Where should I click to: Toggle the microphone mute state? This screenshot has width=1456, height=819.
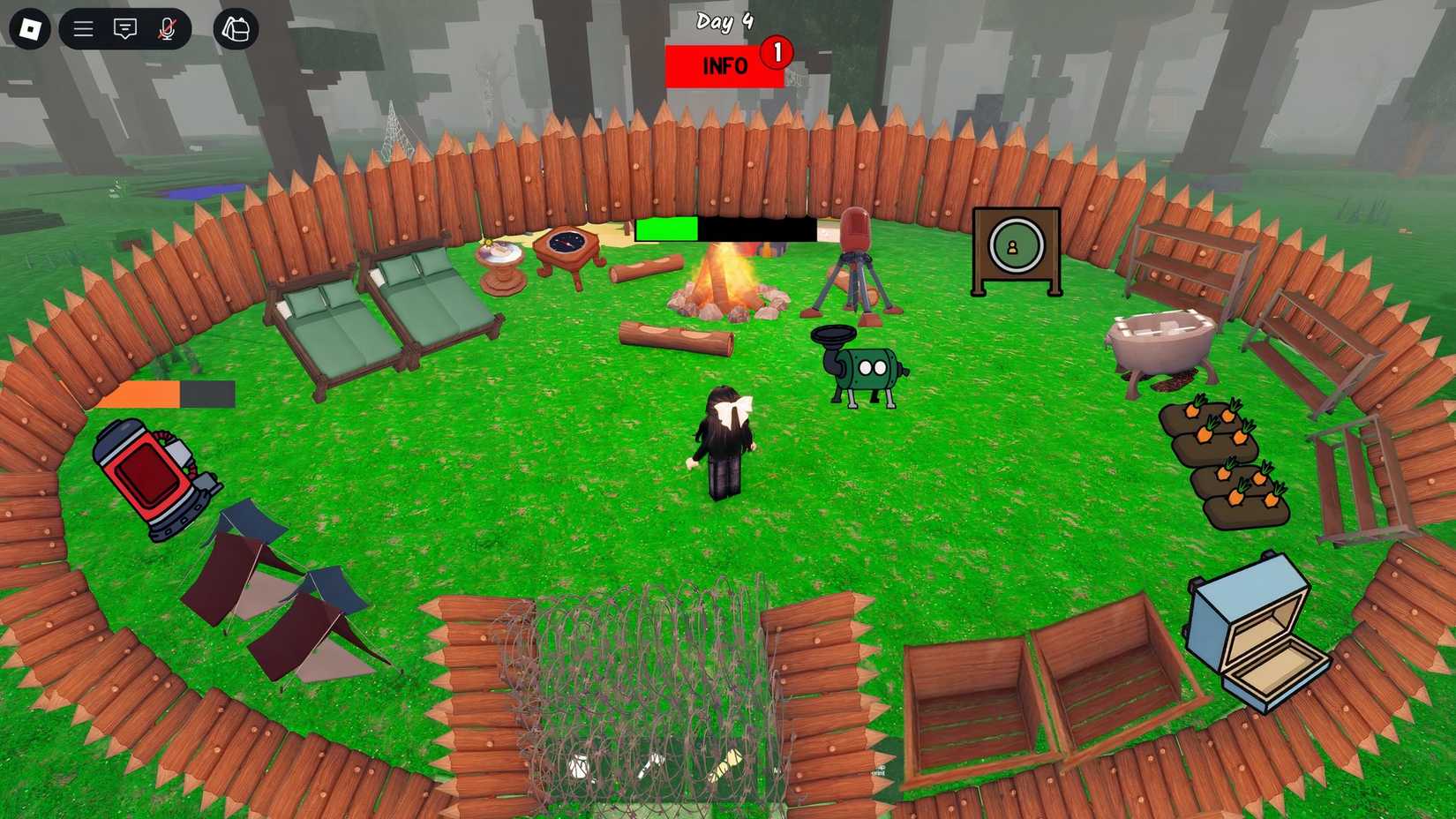pos(169,28)
